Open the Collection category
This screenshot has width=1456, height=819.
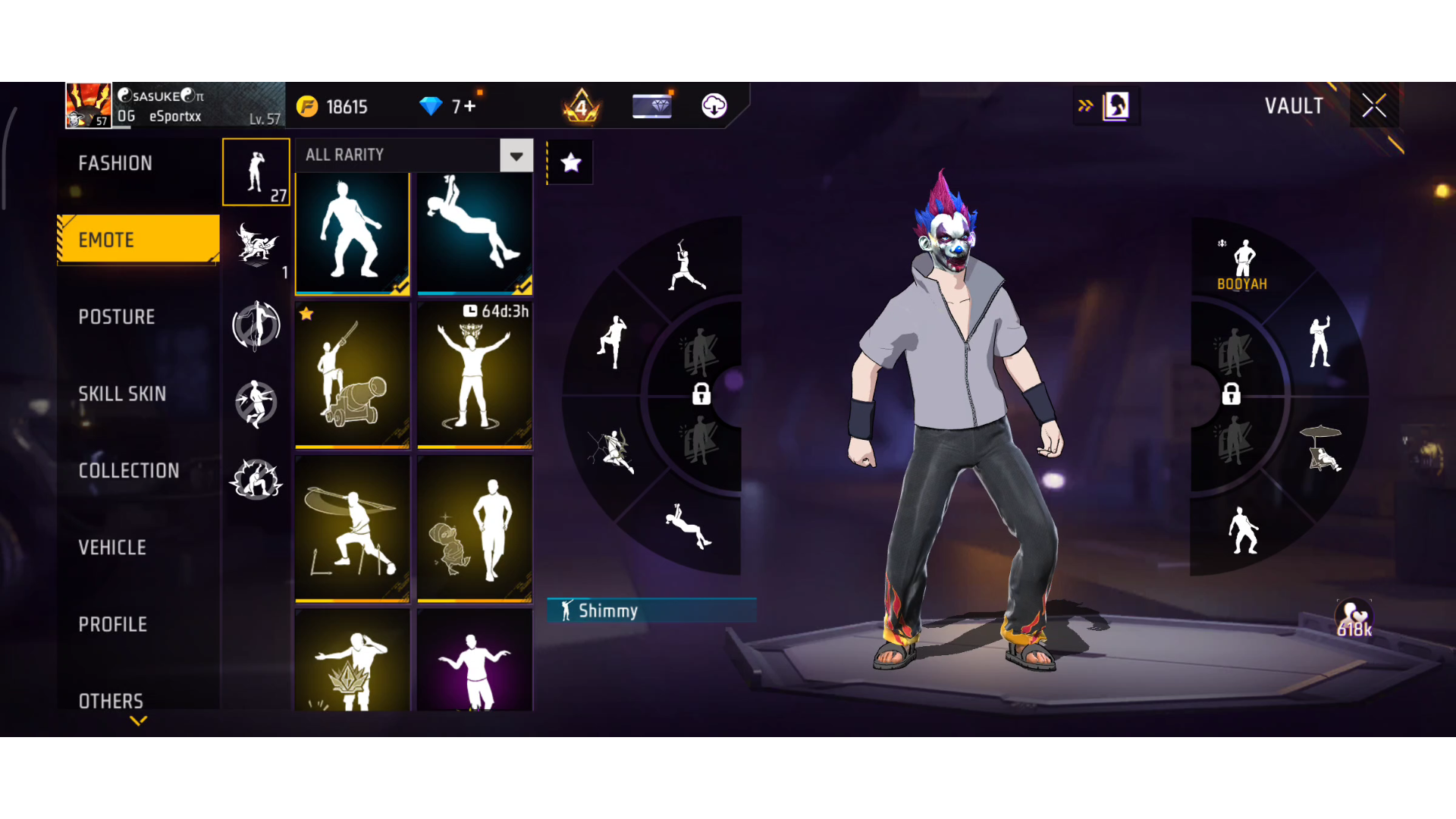pos(129,471)
